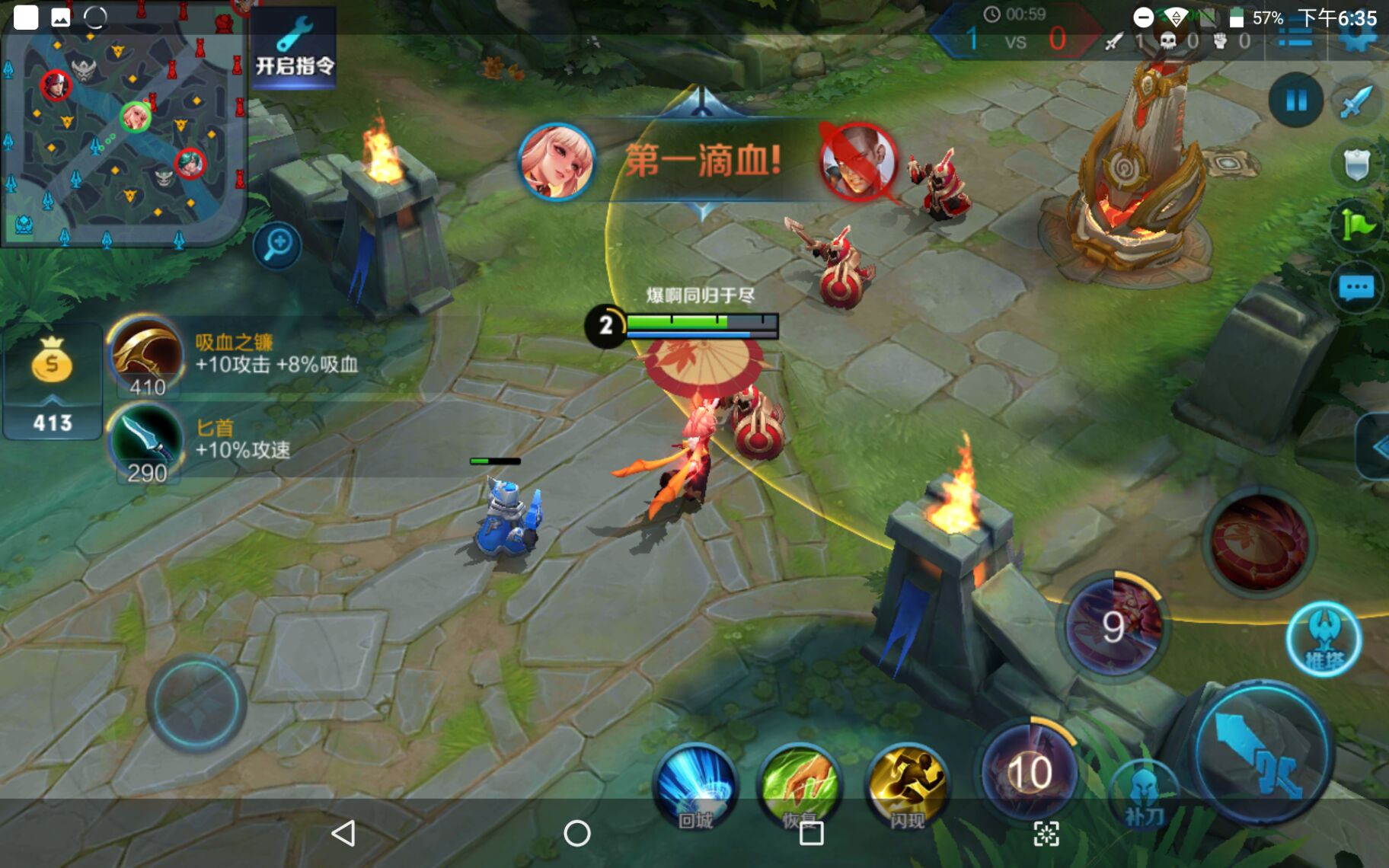The image size is (1389, 868).
Task: Send the blue sword attack signal
Action: click(1356, 101)
